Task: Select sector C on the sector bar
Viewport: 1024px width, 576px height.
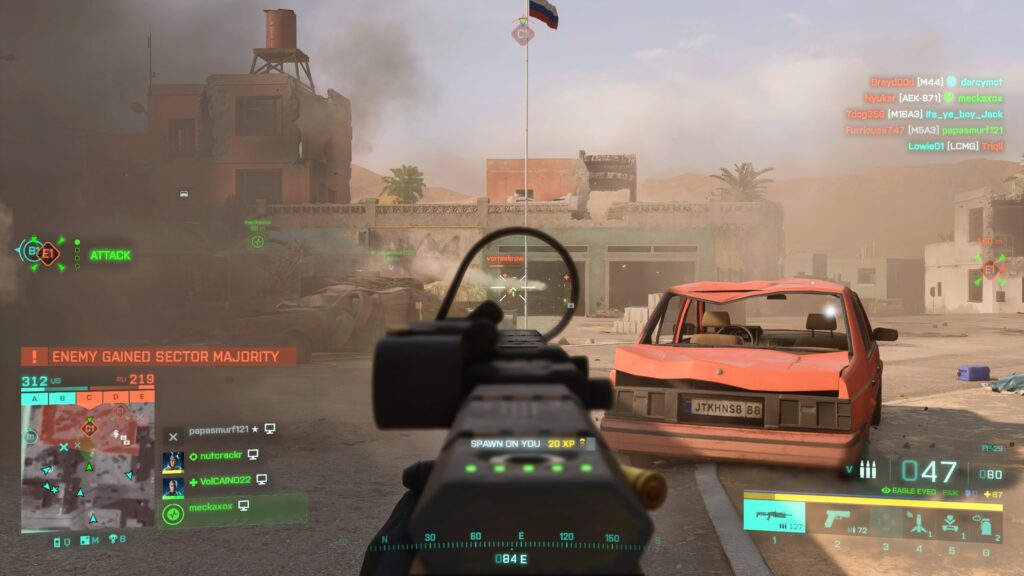Action: [89, 397]
